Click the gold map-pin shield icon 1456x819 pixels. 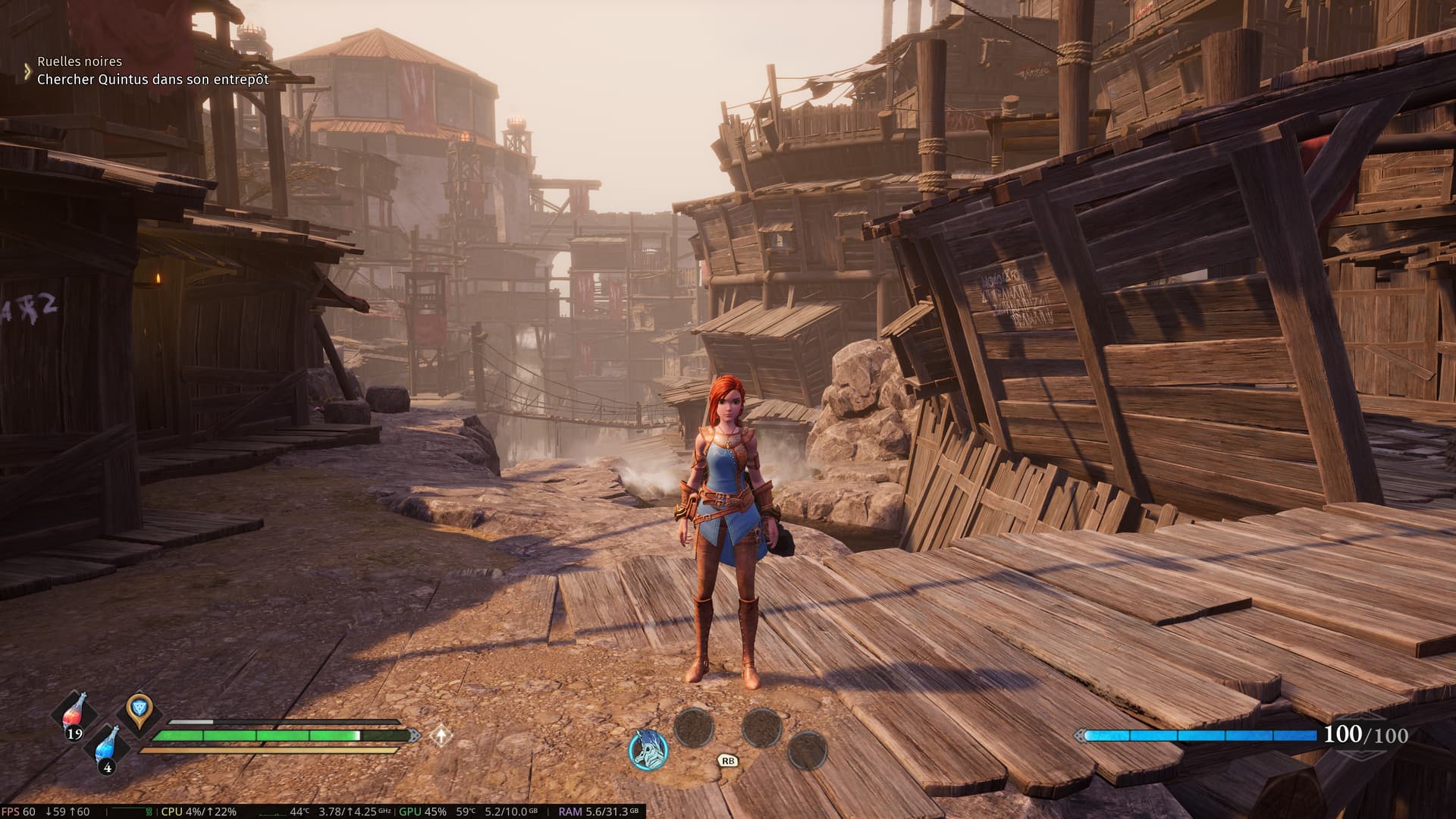[x=139, y=711]
